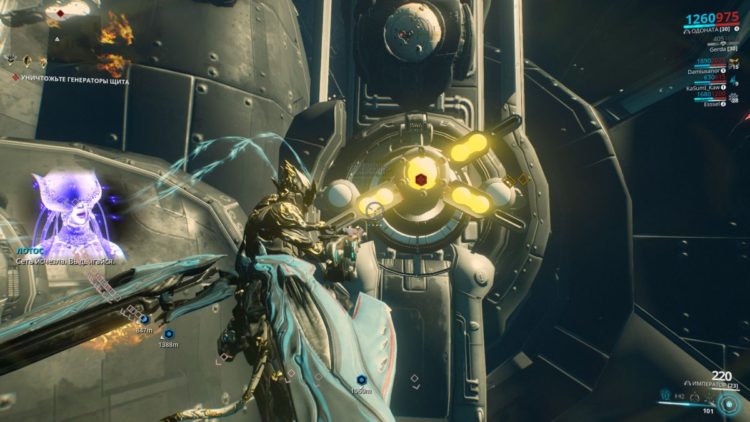Click the red hexagon objective marker
Screen dimensions: 750x422
pyautogui.click(x=422, y=179)
